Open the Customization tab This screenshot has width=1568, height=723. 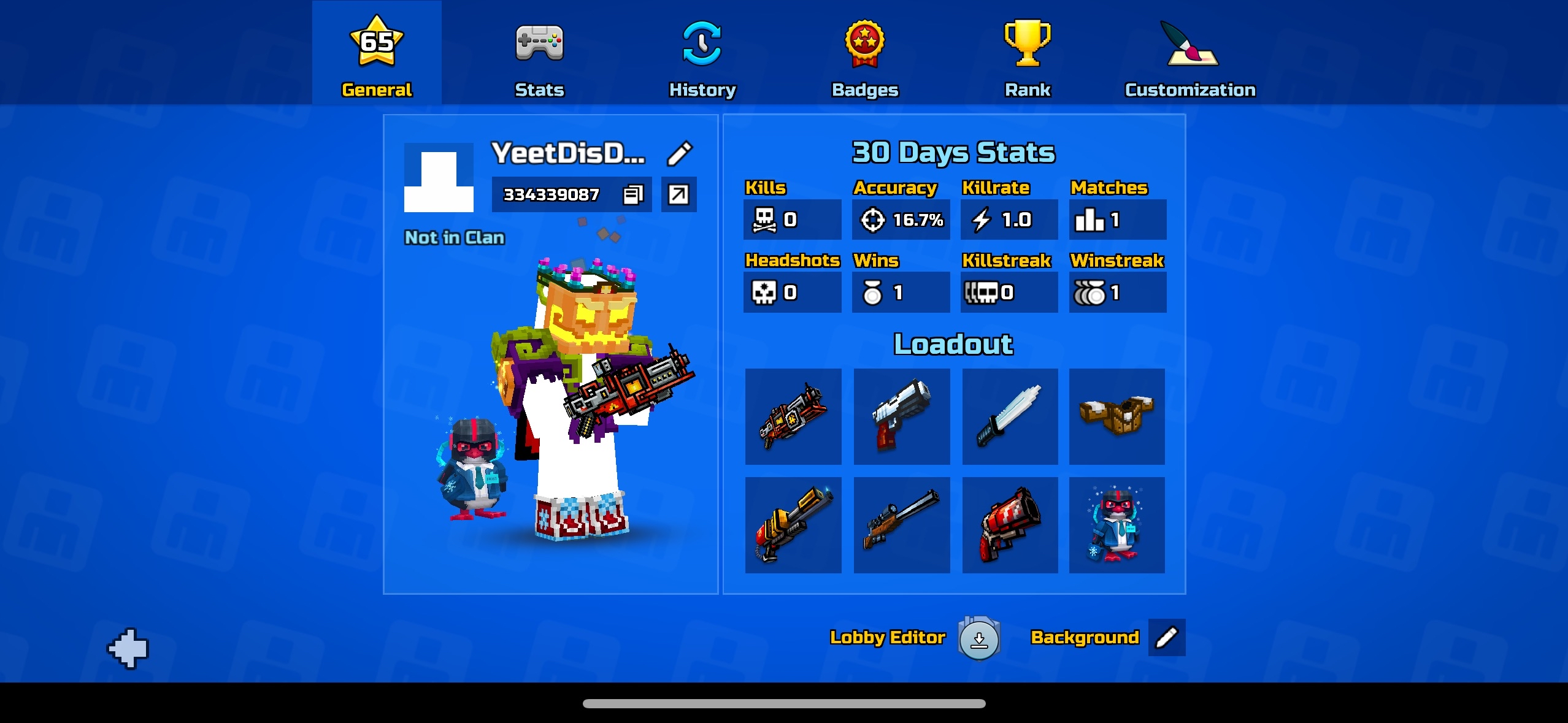pyautogui.click(x=1190, y=58)
